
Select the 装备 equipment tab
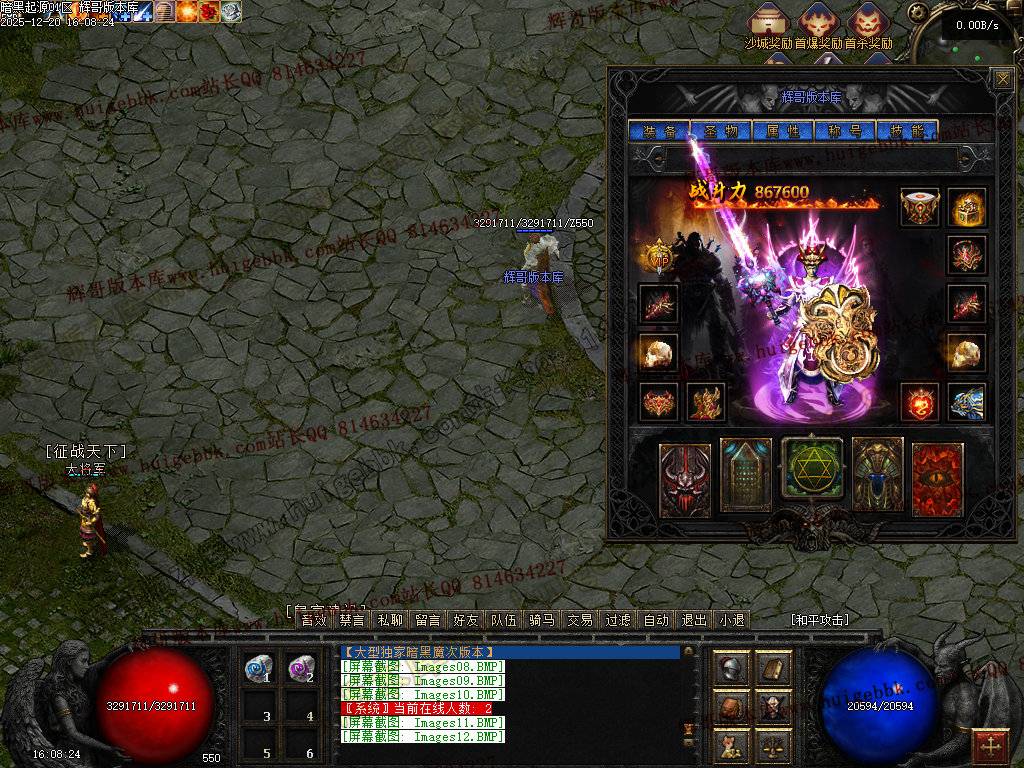pyautogui.click(x=659, y=131)
